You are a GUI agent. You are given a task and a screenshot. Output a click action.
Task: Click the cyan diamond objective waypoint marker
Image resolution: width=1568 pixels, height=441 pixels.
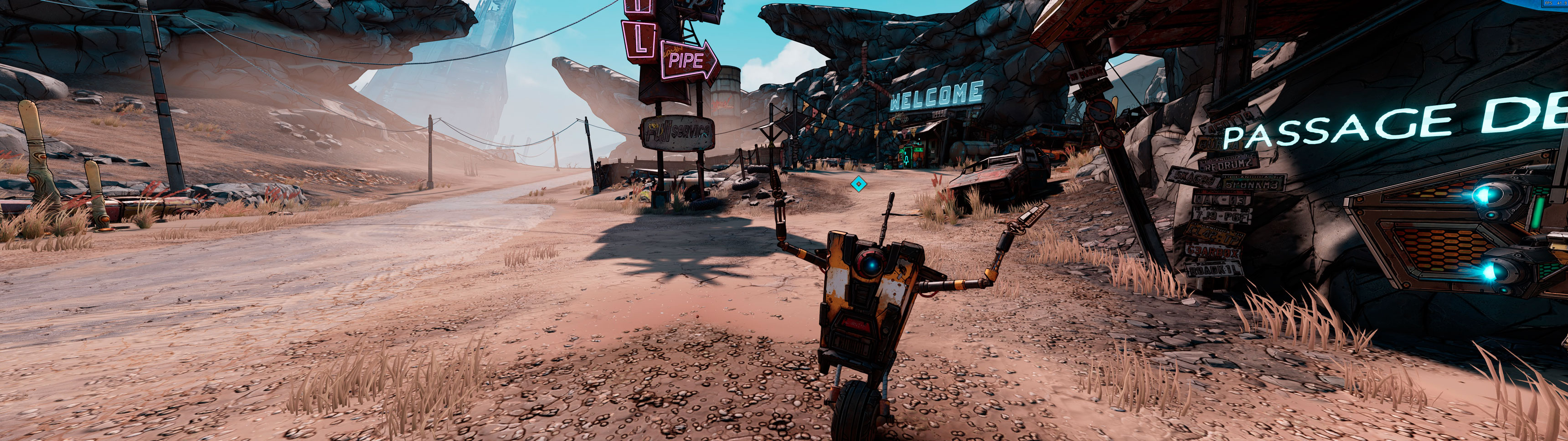[858, 183]
